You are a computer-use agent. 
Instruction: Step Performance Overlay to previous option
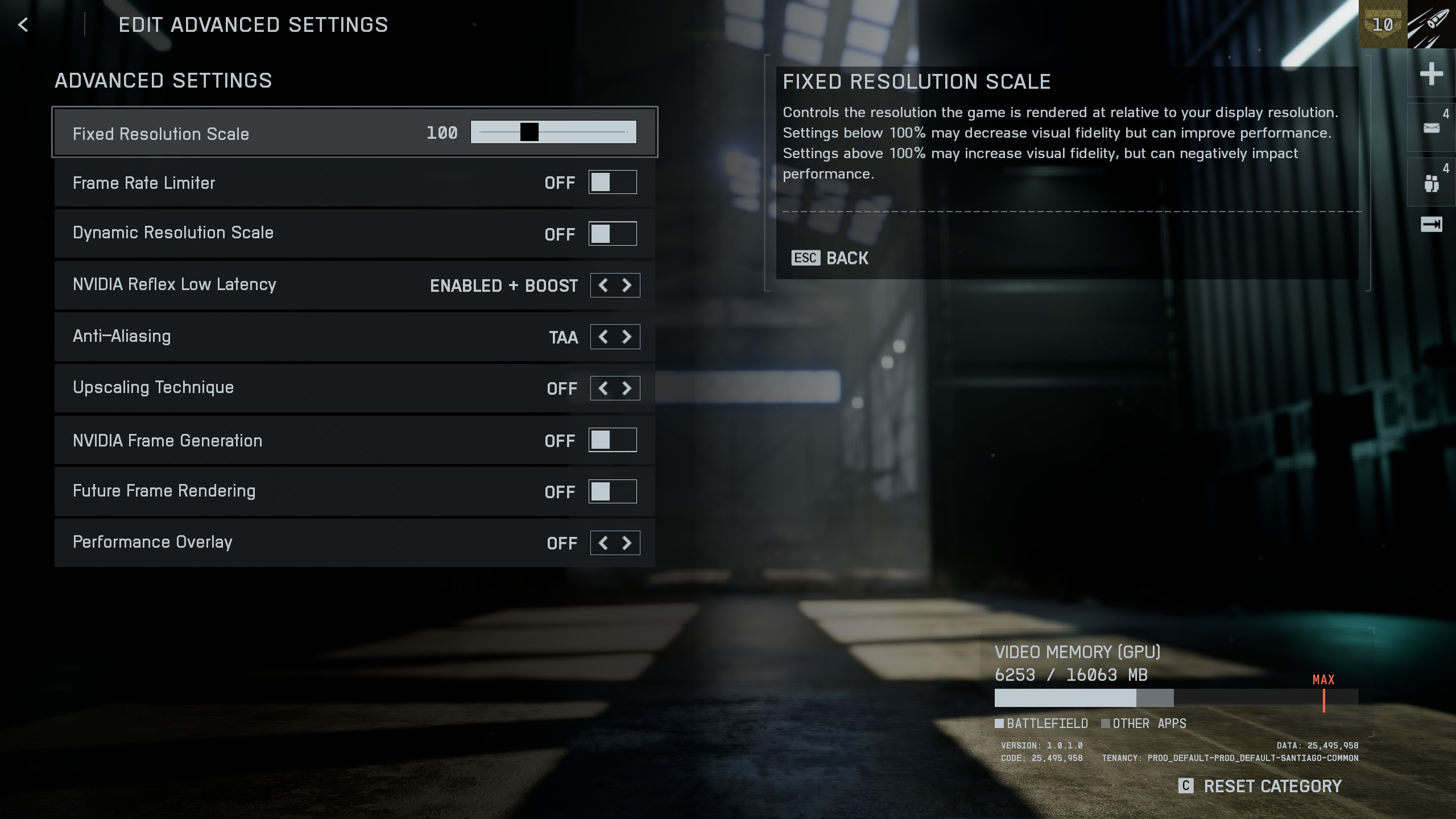click(x=603, y=543)
